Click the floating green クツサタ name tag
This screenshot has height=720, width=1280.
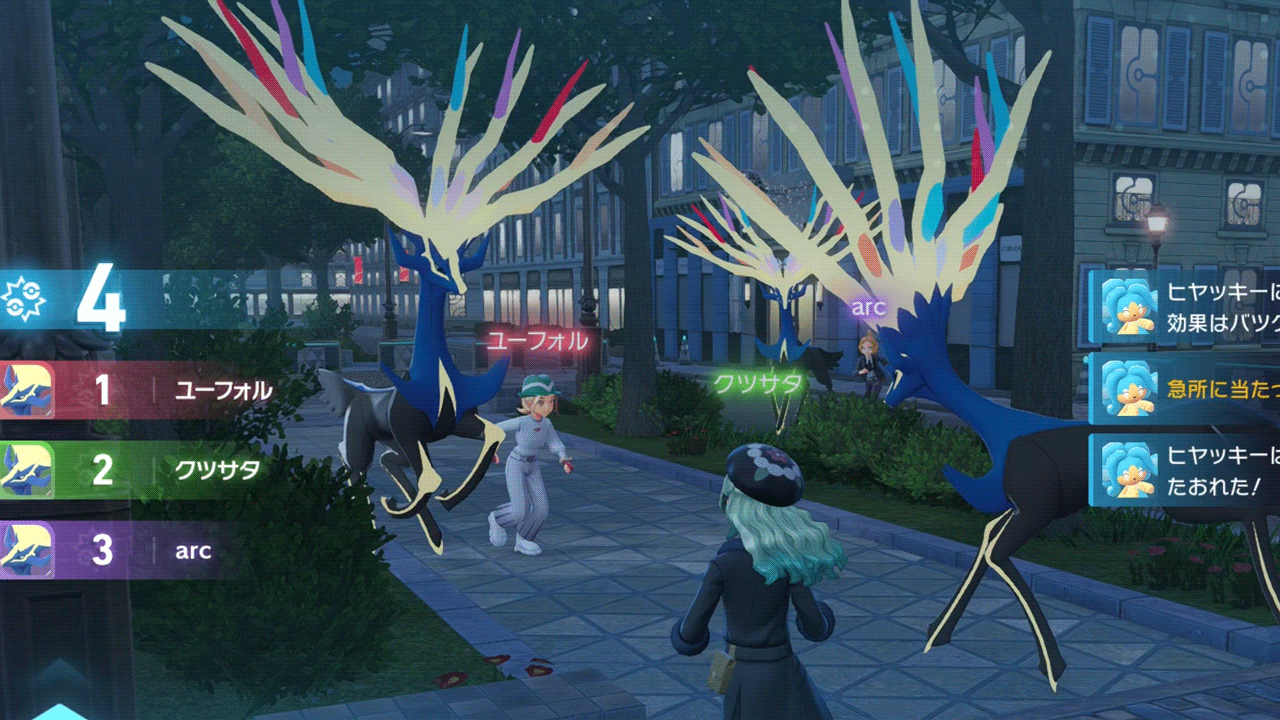click(759, 384)
